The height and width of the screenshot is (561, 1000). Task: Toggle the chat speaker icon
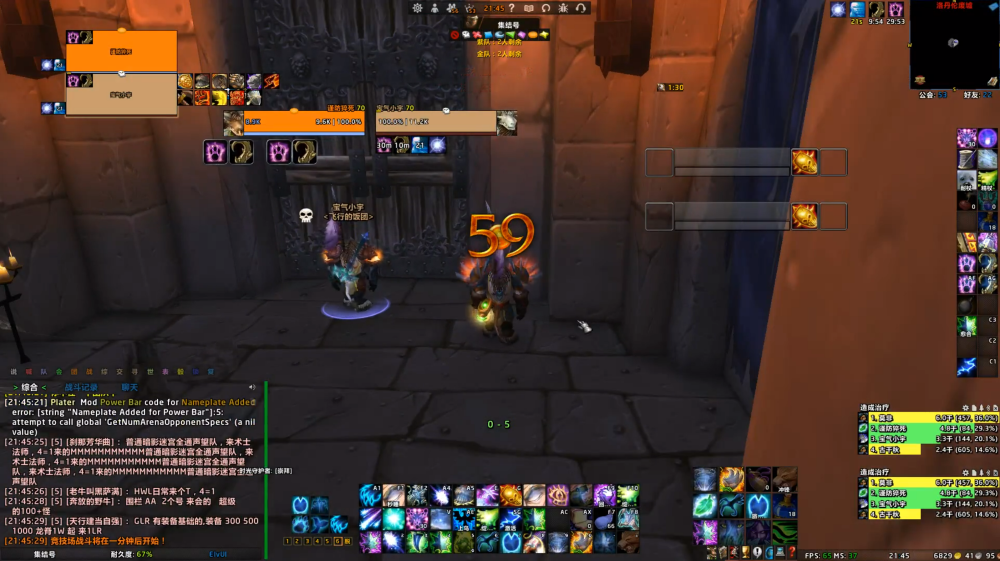pyautogui.click(x=252, y=387)
